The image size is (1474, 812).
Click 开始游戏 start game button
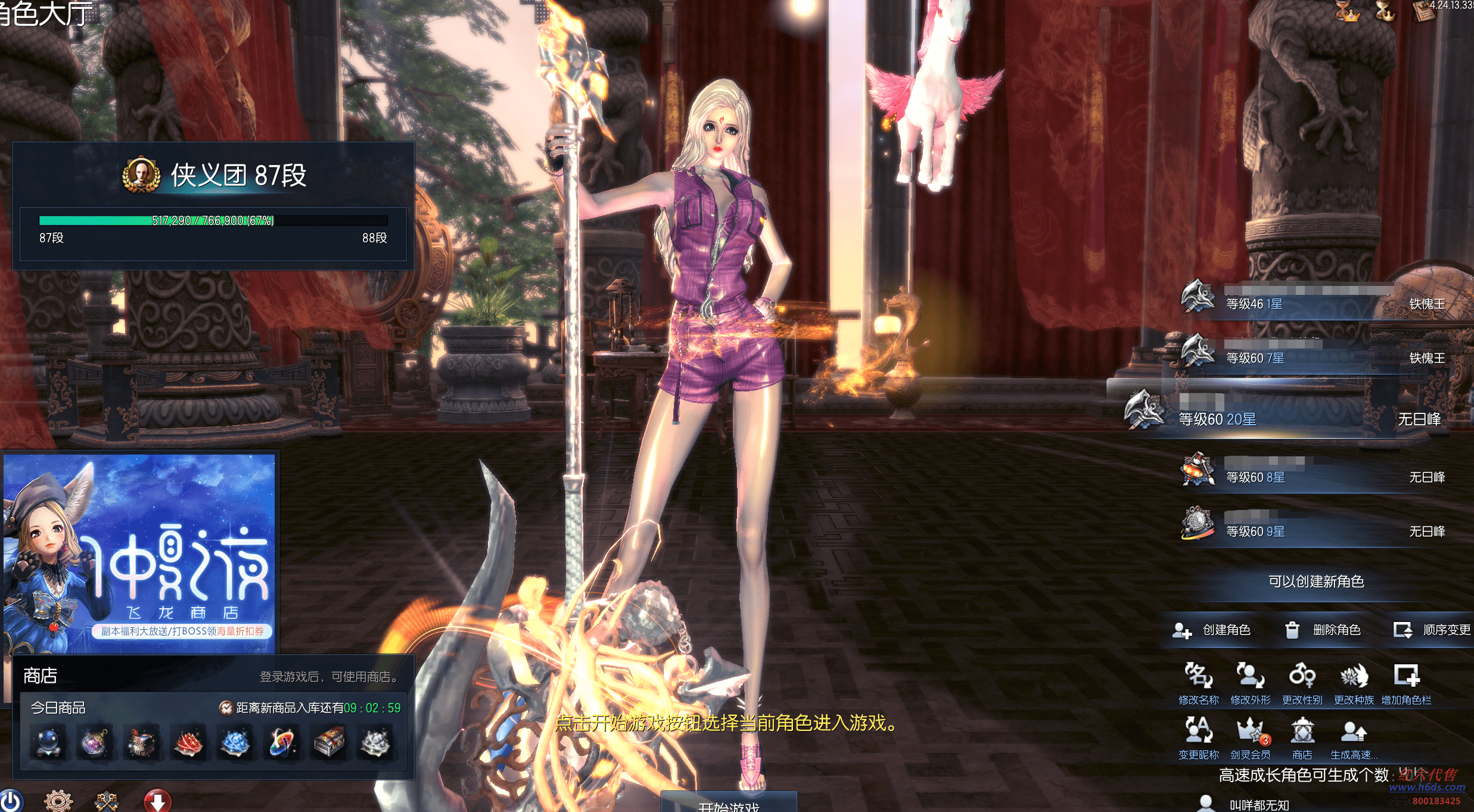[729, 803]
